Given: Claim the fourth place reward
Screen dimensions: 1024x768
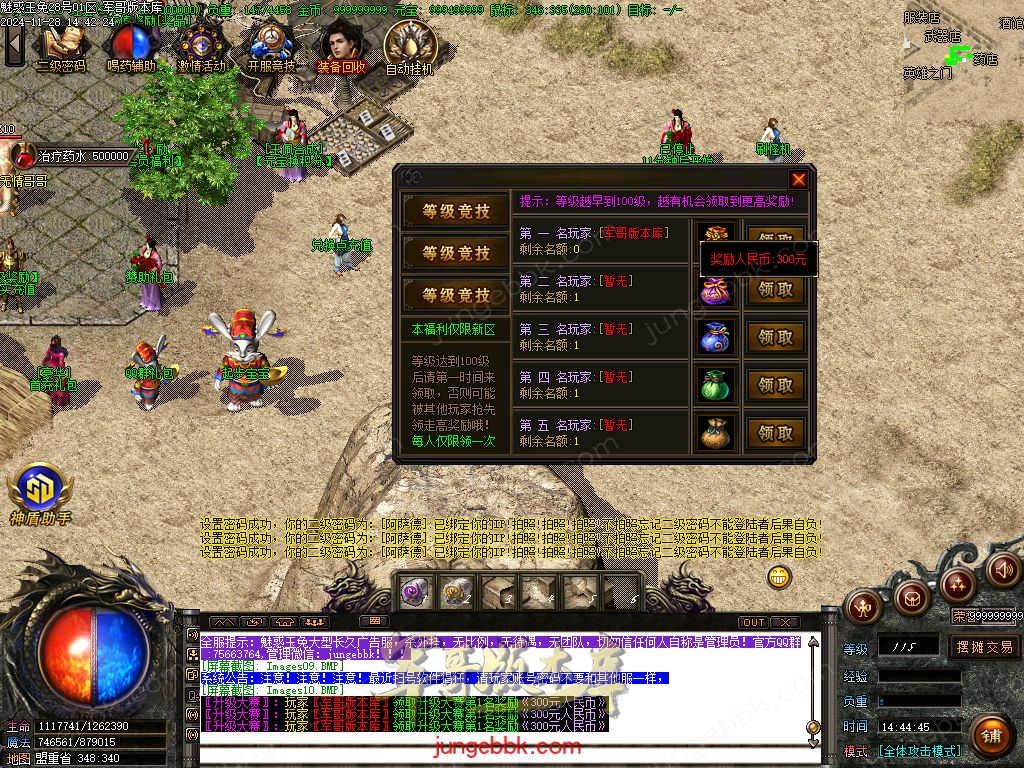Looking at the screenshot, I should pyautogui.click(x=775, y=385).
